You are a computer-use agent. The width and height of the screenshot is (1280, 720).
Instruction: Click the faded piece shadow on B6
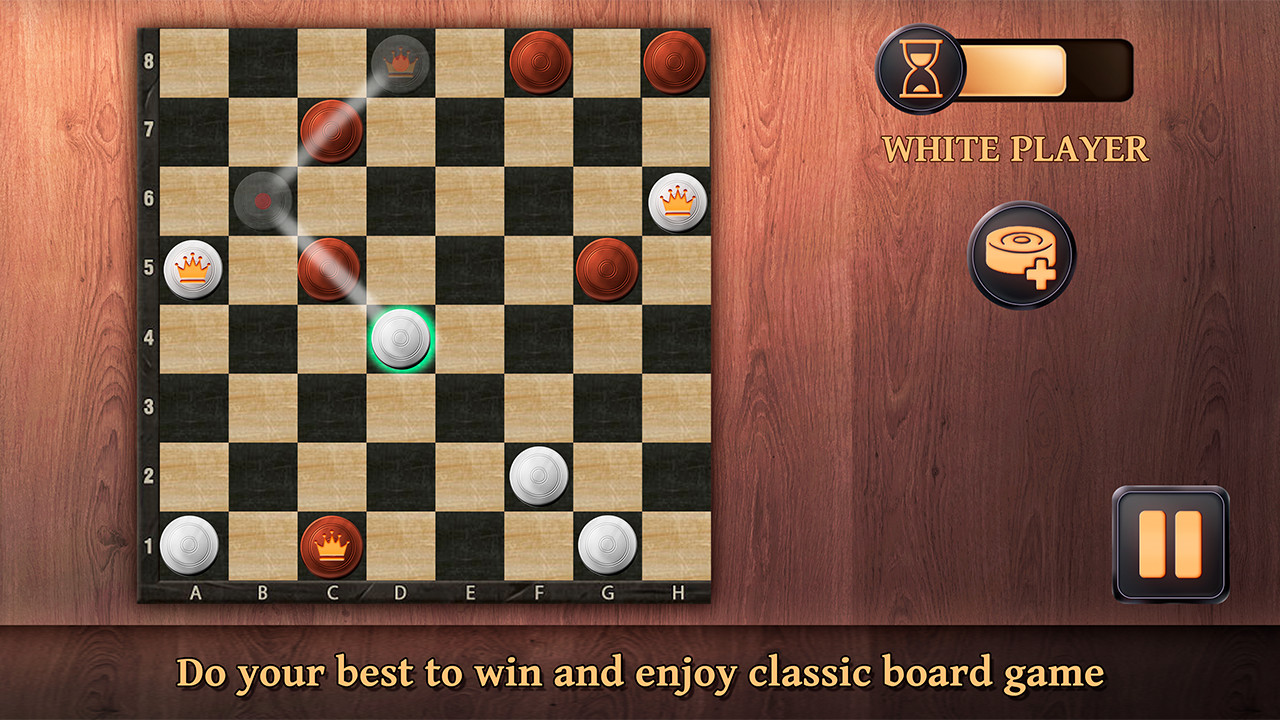260,198
